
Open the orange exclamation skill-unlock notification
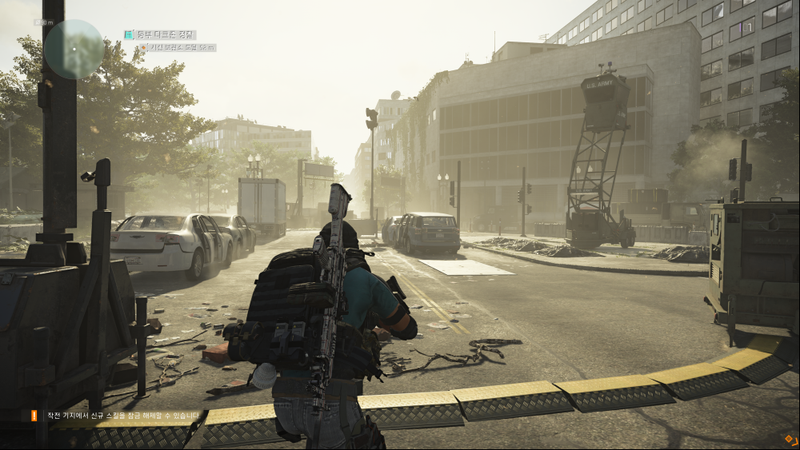(x=32, y=416)
